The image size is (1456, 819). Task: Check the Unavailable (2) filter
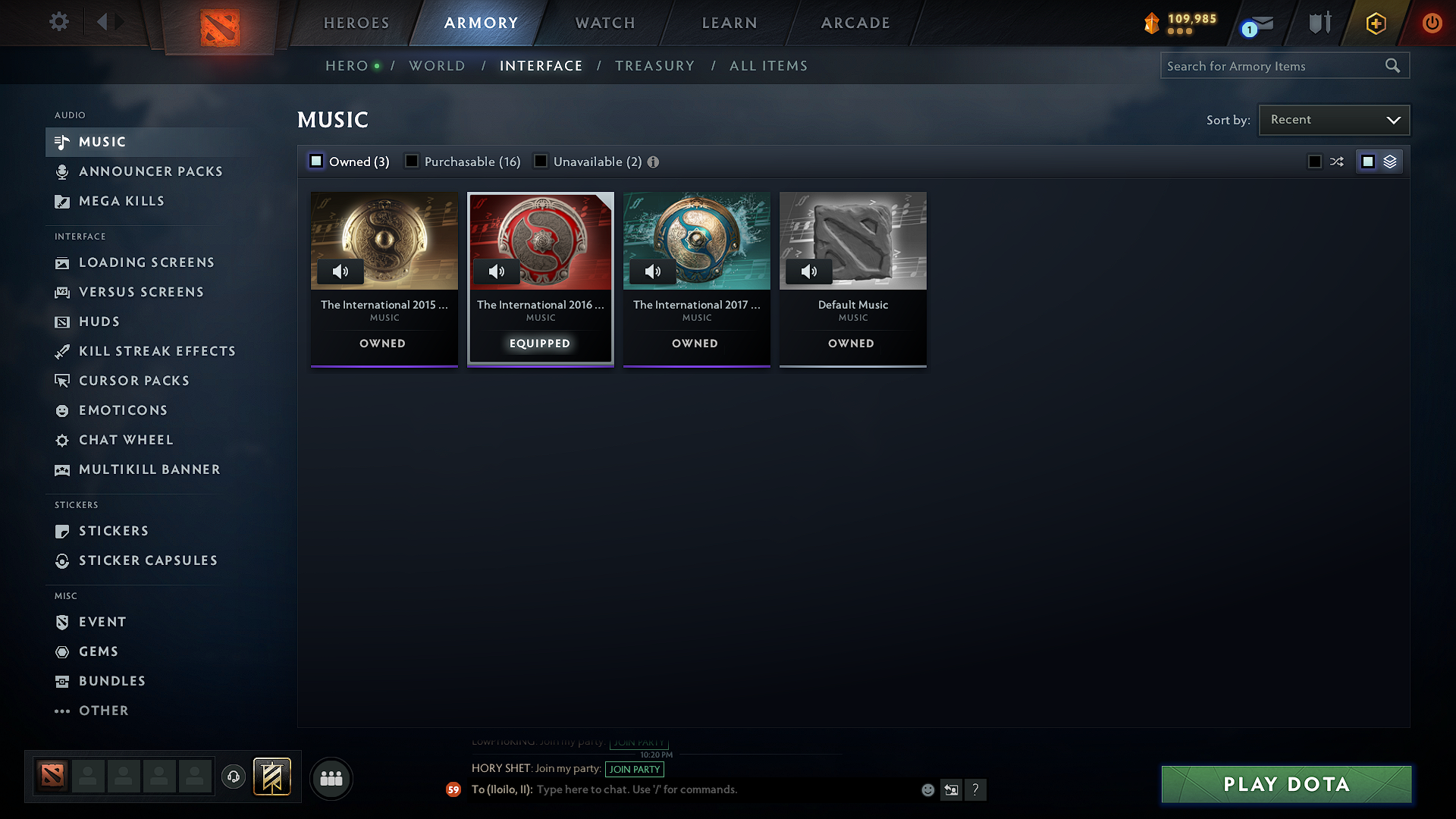coord(541,161)
